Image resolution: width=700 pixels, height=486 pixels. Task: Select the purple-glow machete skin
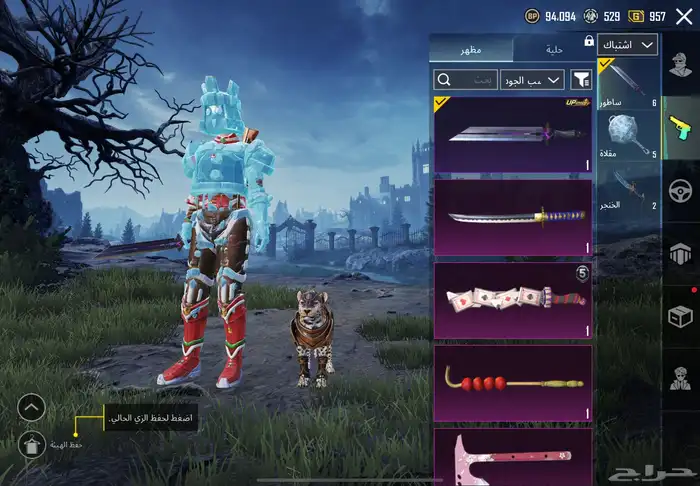512,134
